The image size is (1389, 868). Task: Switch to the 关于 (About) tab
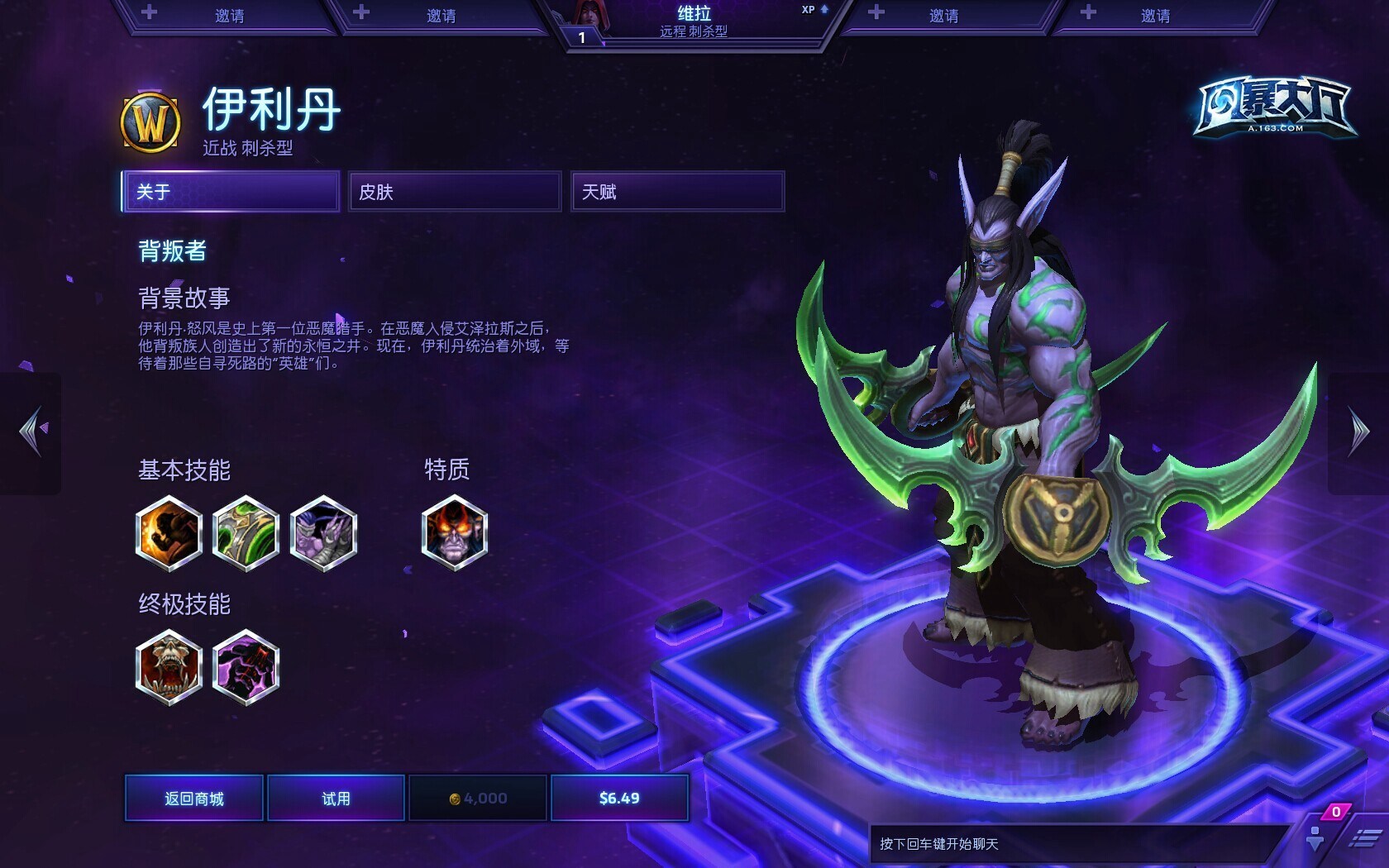click(x=231, y=192)
